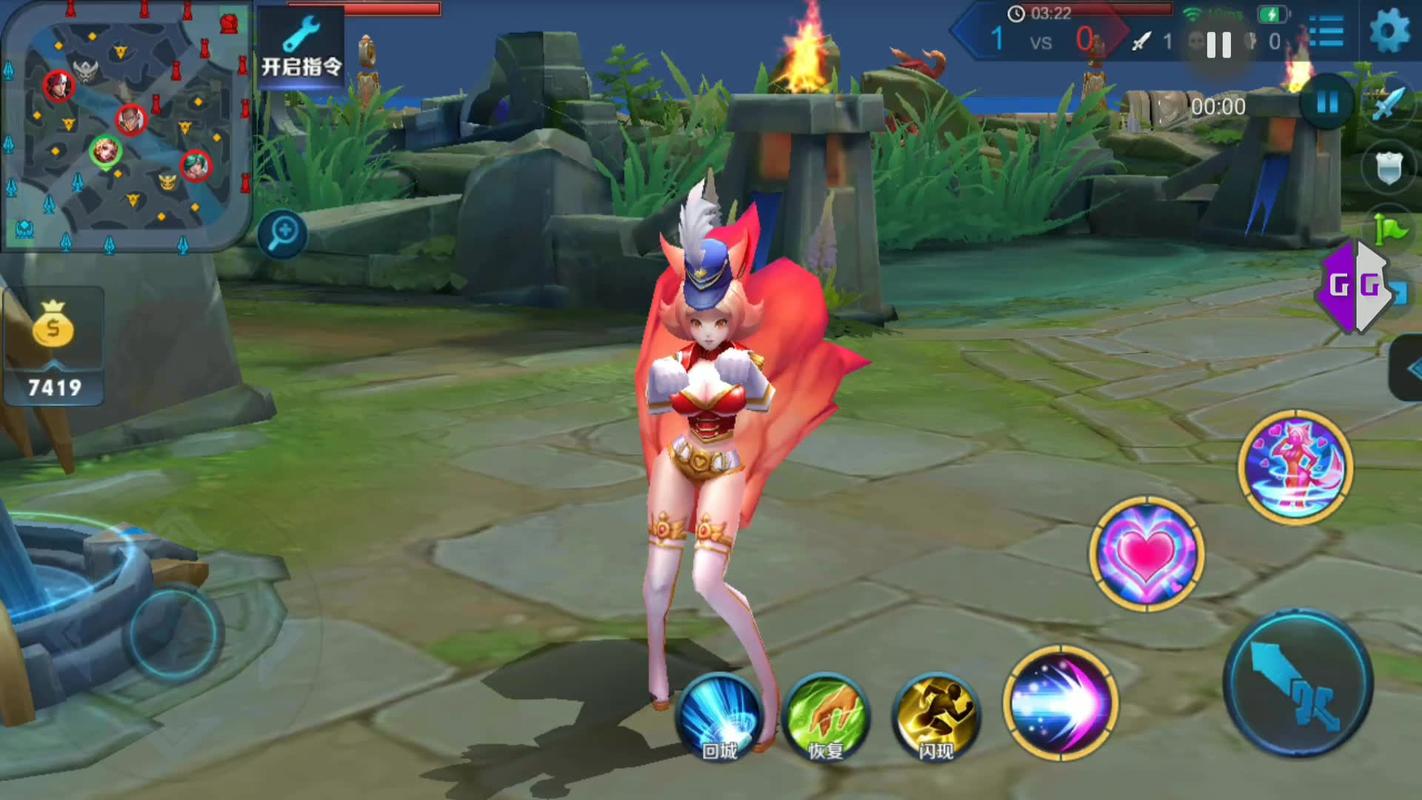
Task: Send the shield defend signal
Action: click(1389, 168)
